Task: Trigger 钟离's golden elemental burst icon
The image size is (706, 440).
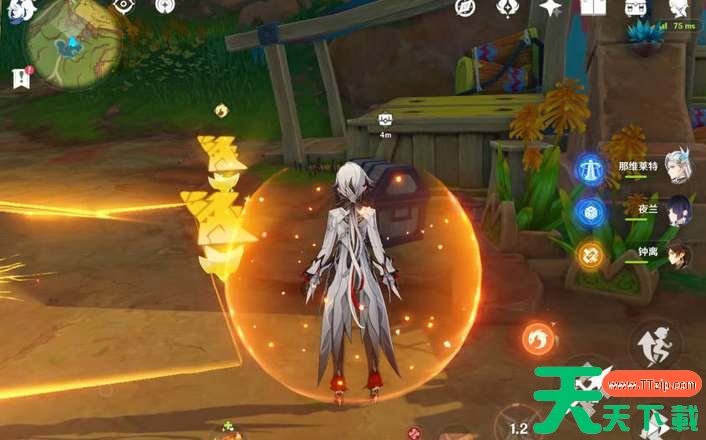Action: pyautogui.click(x=591, y=254)
